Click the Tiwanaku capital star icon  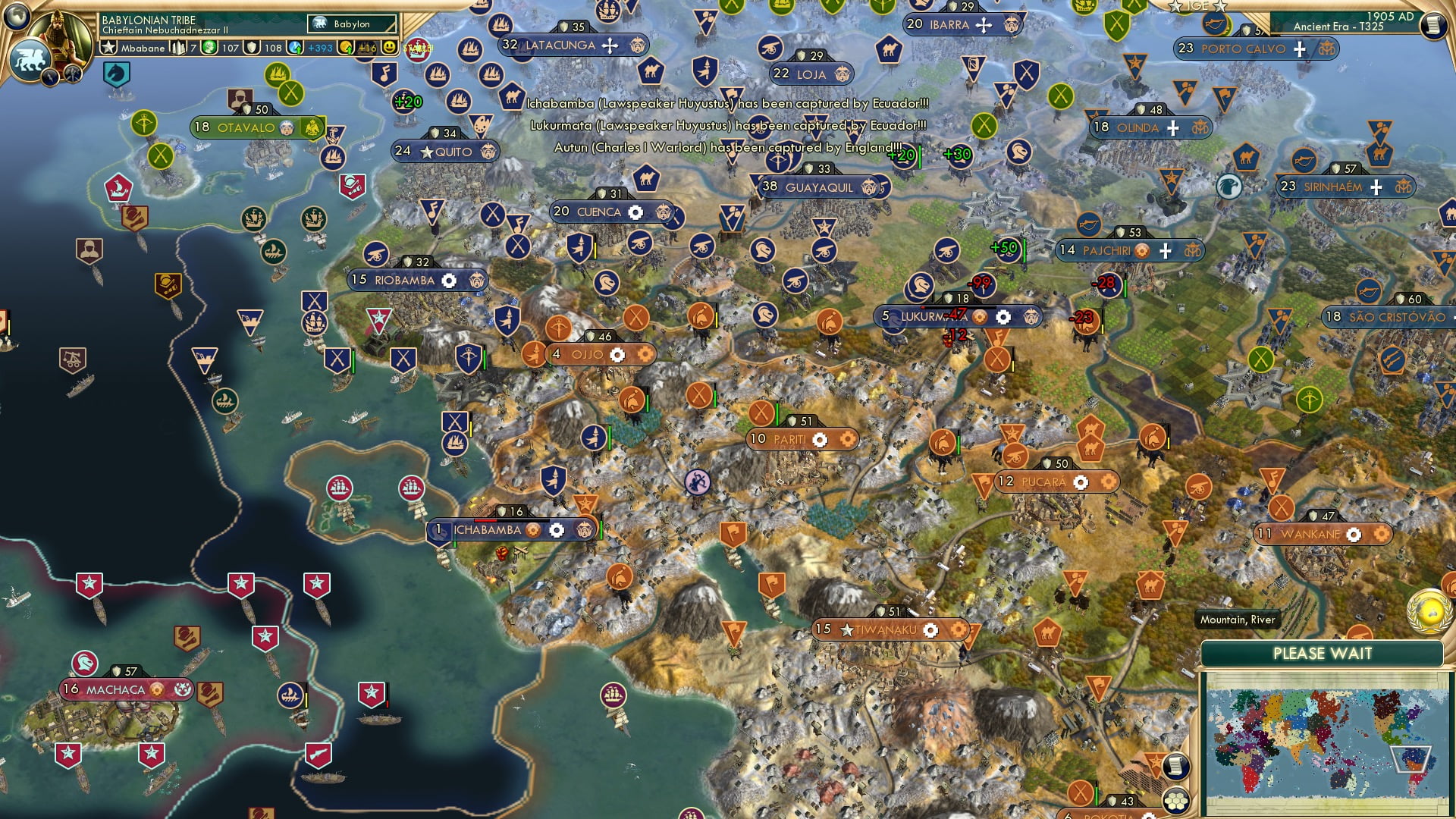point(847,629)
